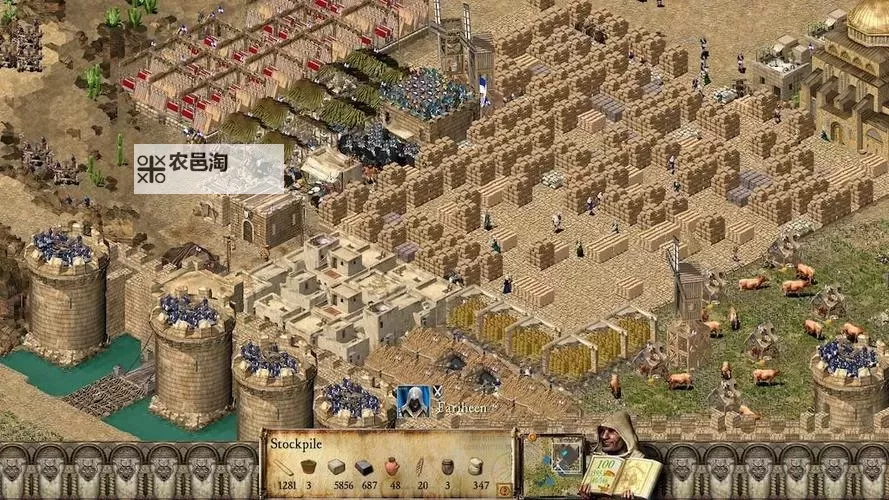Choose the dark iron block resource icon
The width and height of the screenshot is (889, 500).
[365, 467]
